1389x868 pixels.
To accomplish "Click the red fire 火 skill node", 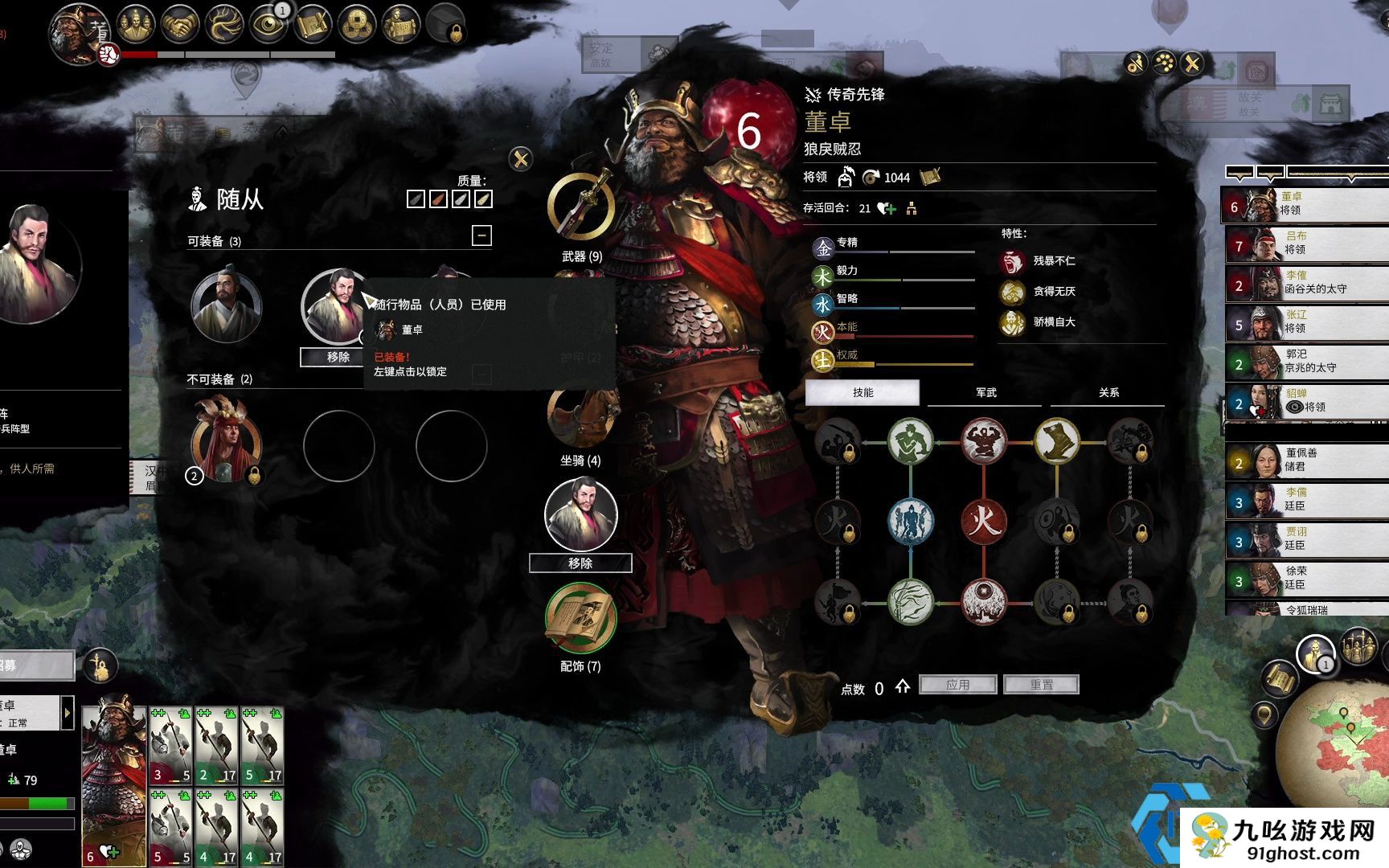I will coord(983,521).
